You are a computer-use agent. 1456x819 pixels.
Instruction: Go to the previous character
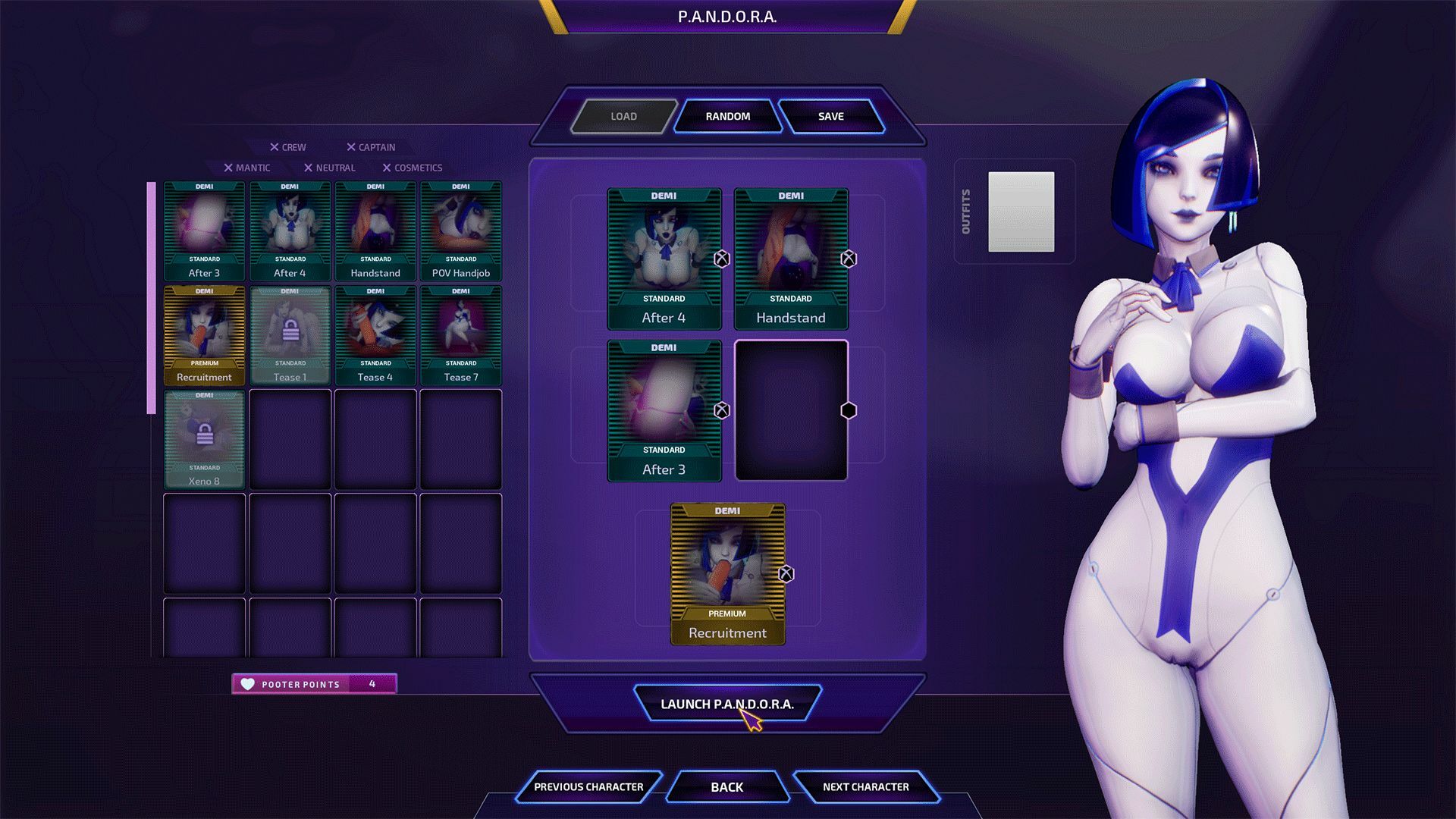pyautogui.click(x=588, y=786)
